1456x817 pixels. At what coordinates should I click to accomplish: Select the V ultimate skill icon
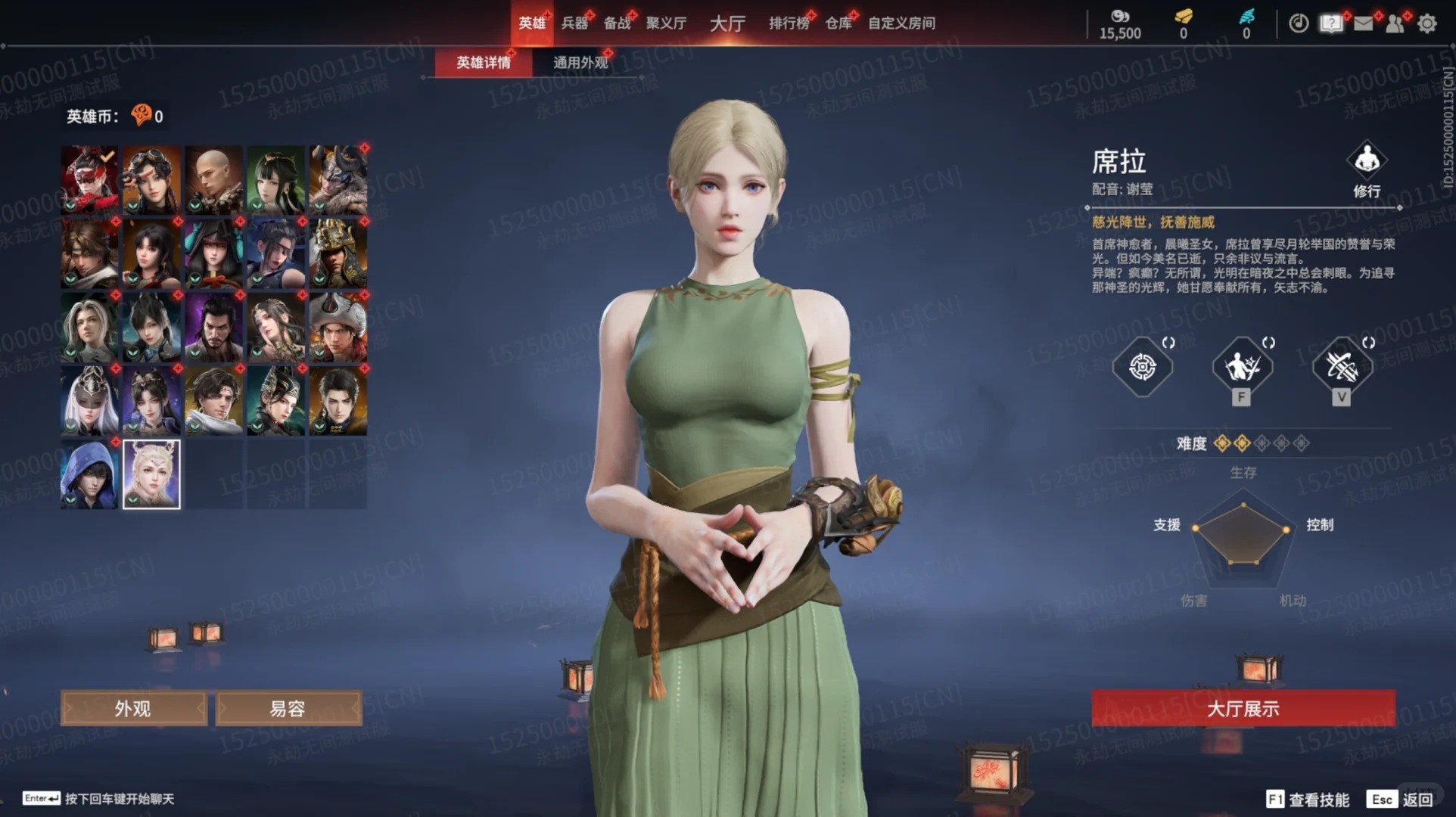click(x=1341, y=367)
